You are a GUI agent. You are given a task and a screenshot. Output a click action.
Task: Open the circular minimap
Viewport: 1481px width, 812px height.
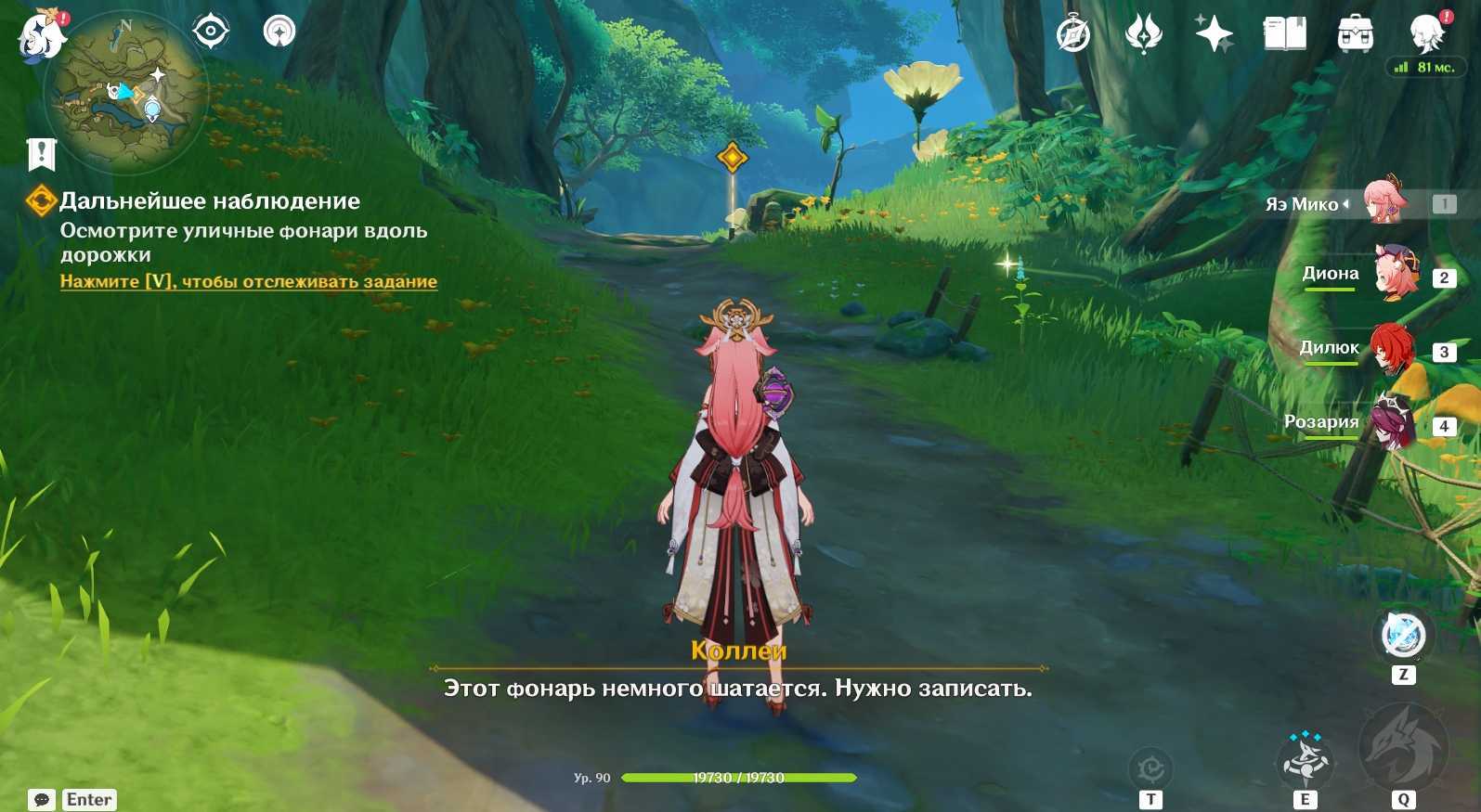[127, 93]
